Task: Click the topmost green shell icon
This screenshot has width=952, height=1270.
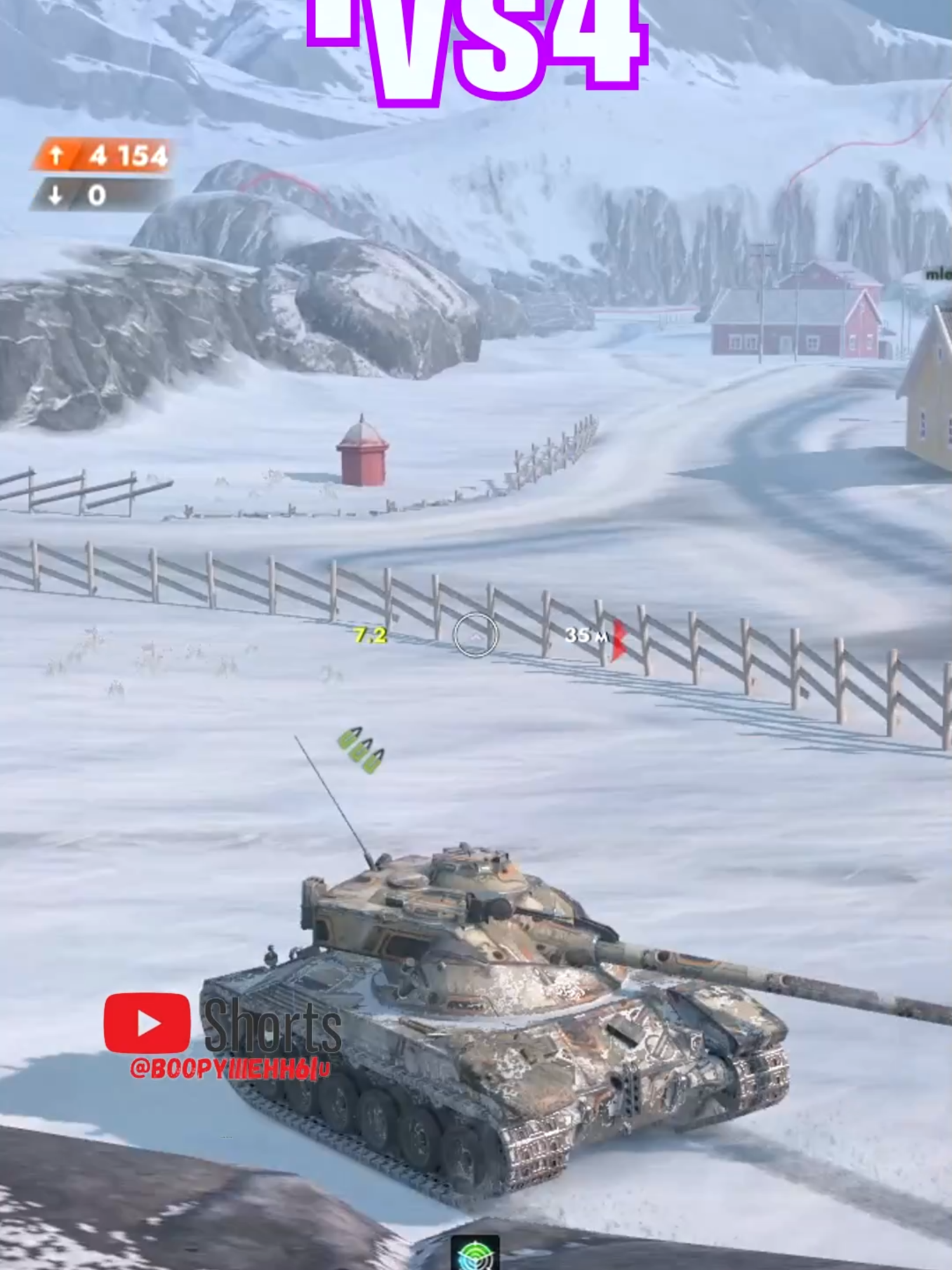Action: coord(348,742)
